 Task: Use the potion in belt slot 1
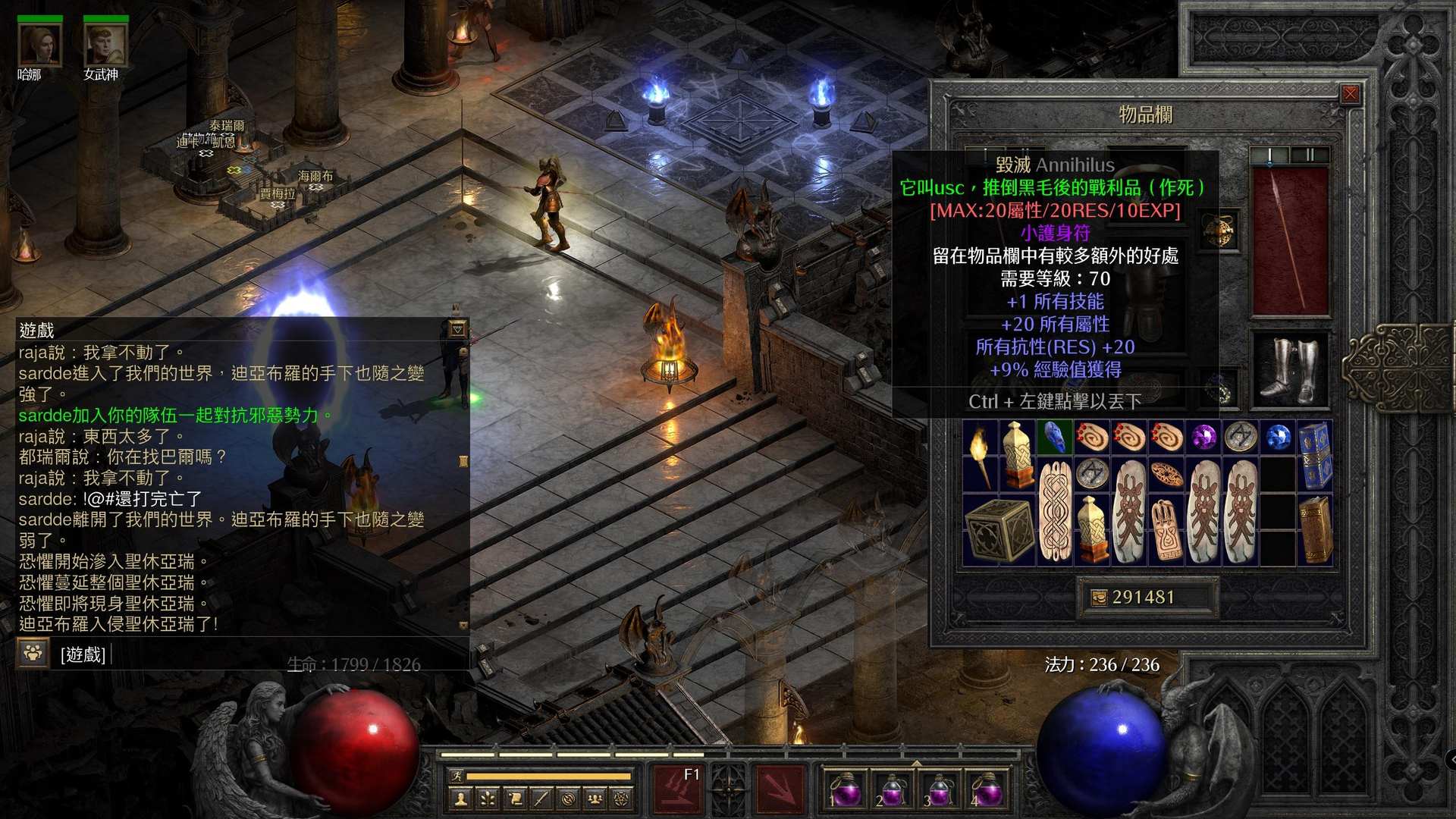[x=845, y=789]
